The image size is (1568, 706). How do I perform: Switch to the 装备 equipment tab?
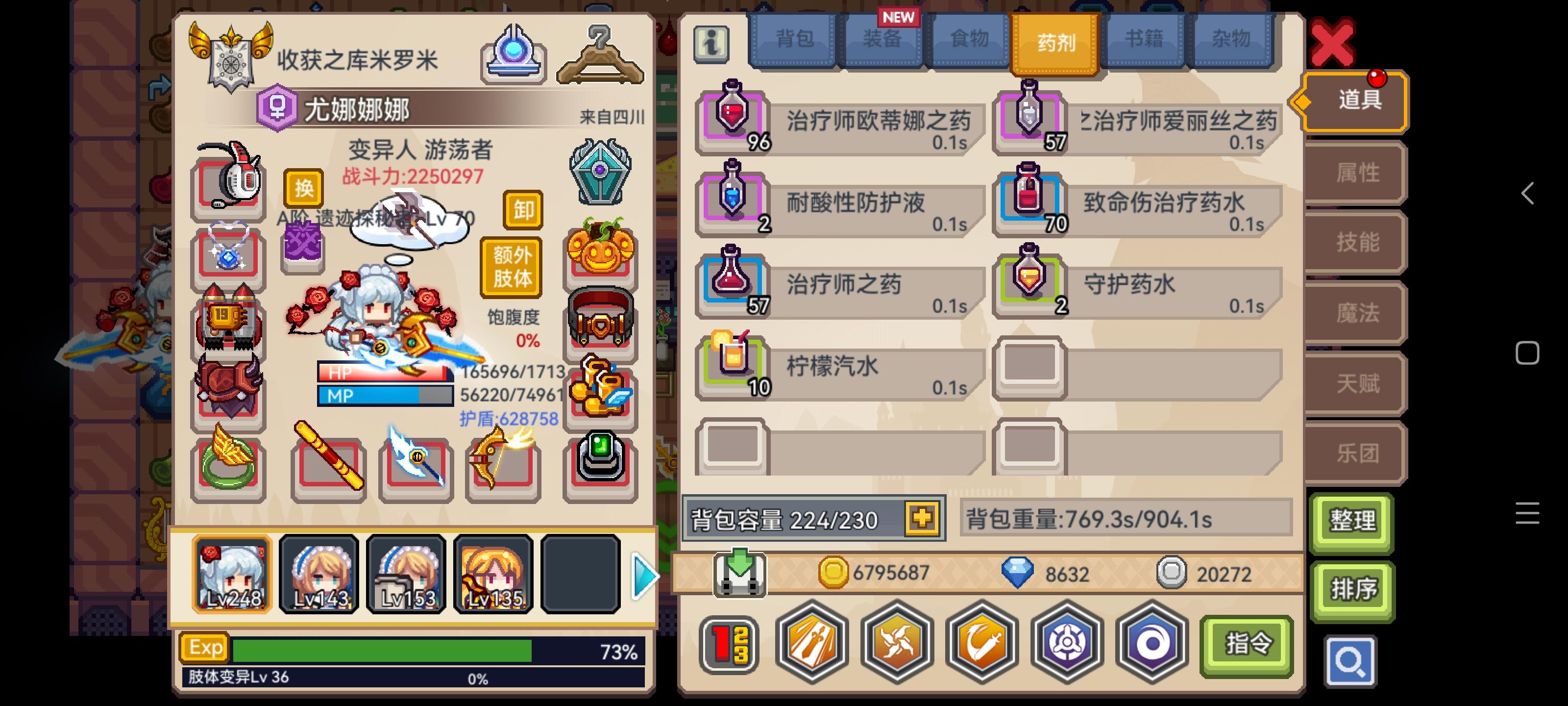882,40
